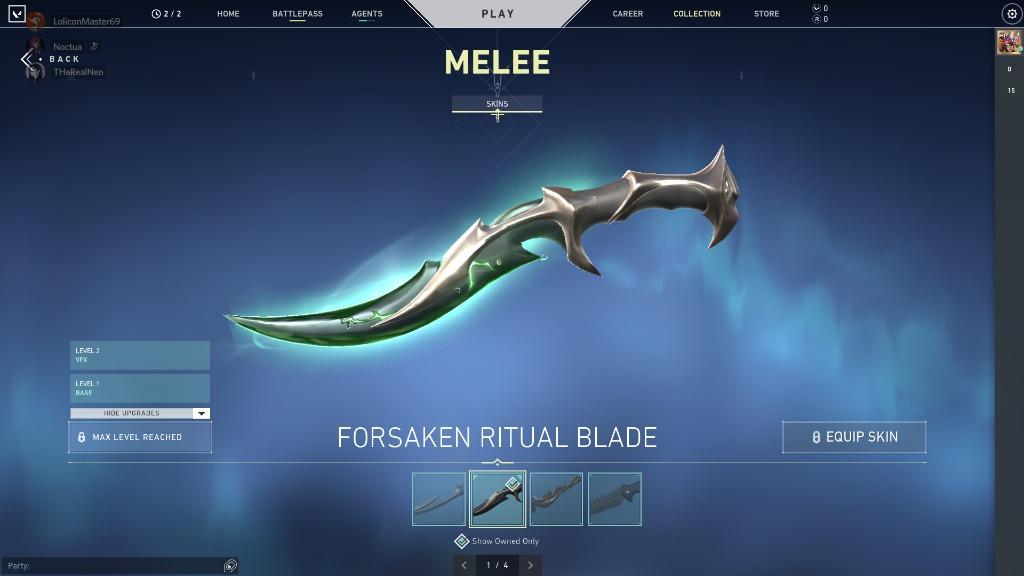Equip the Forsaken Ritual Blade skin

click(x=854, y=437)
